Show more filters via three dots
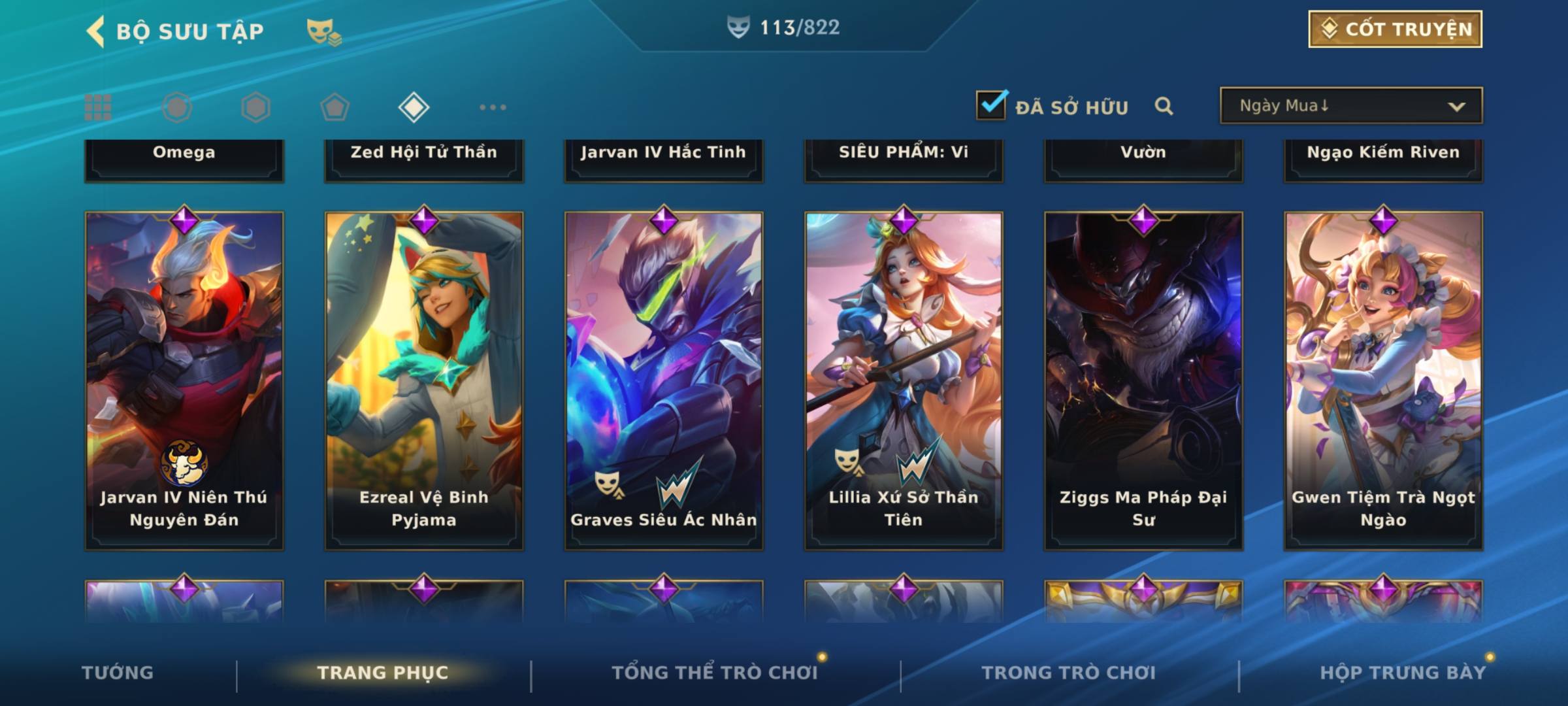Screen dimensions: 1568x706 (493, 107)
